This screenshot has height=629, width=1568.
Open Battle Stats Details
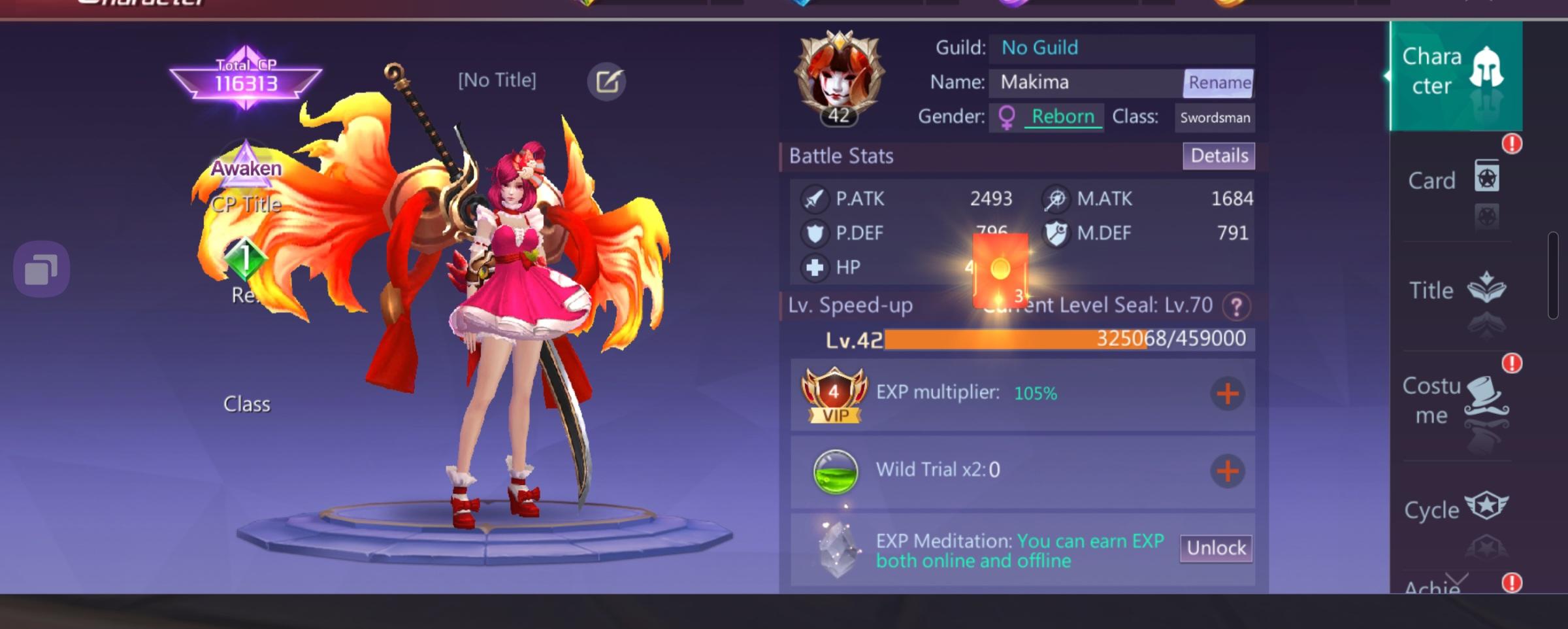click(1218, 156)
